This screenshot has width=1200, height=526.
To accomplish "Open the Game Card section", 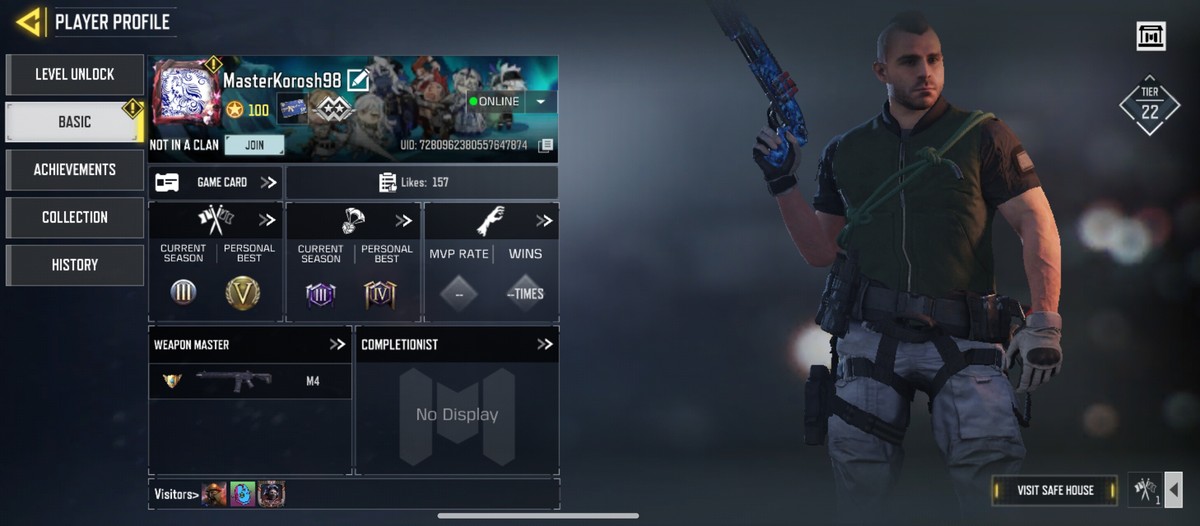I will (215, 182).
